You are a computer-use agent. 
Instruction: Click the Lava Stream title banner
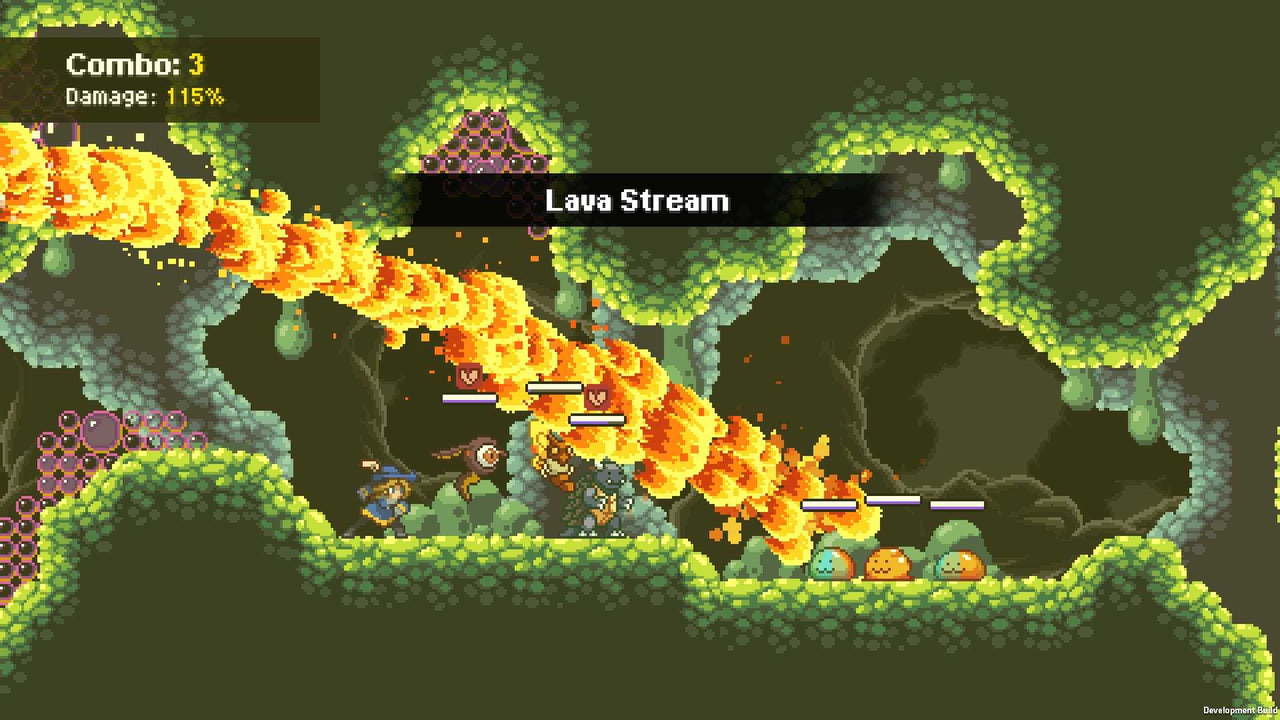click(x=637, y=200)
